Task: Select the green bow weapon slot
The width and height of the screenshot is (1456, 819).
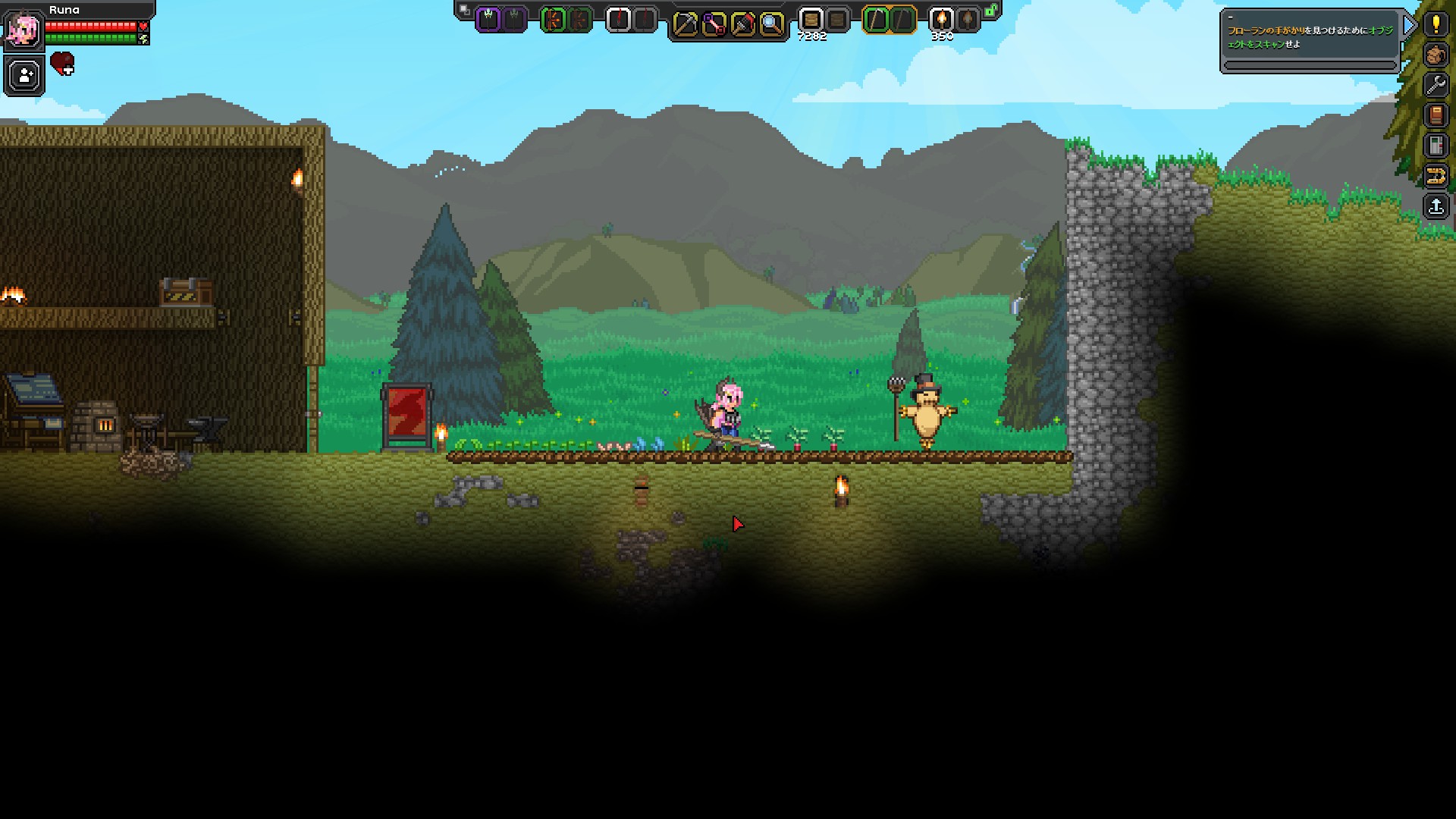Action: coord(553,20)
